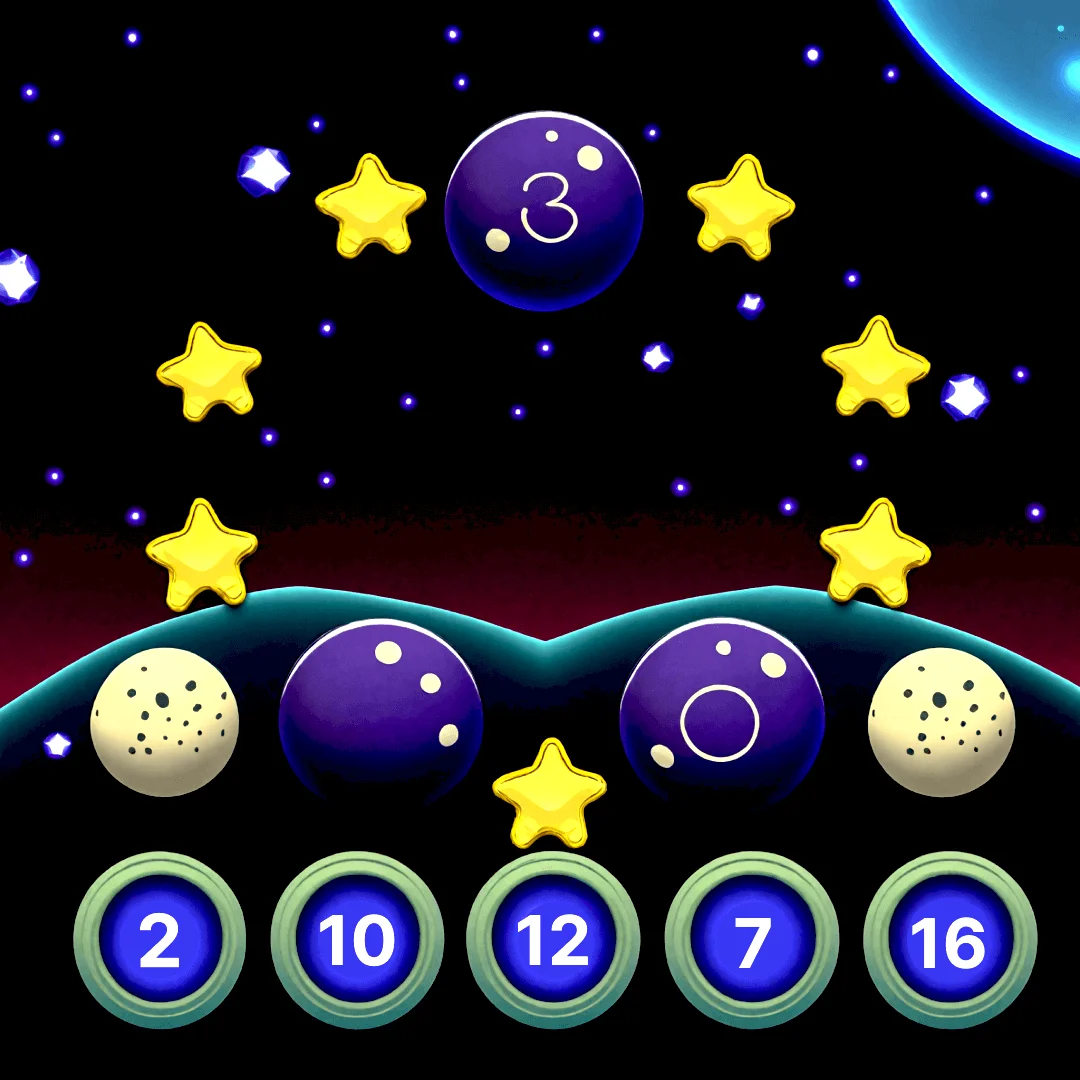Pick the answer button showing 12
The image size is (1080, 1080).
click(553, 940)
